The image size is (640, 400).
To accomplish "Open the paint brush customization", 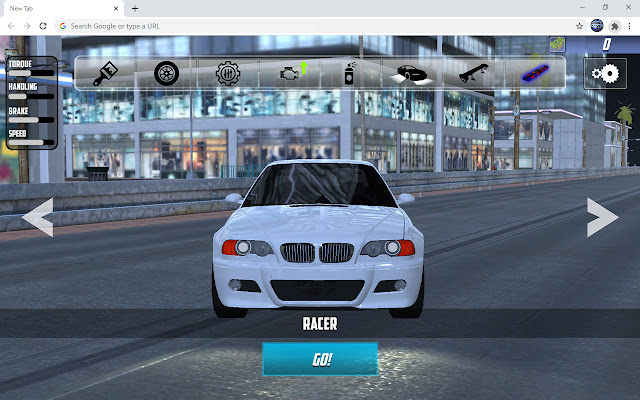I will 106,73.
